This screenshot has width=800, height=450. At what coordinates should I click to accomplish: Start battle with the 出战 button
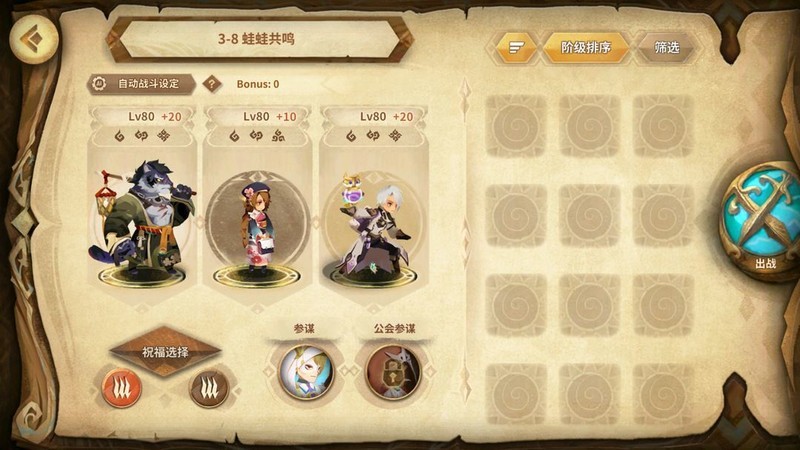765,220
